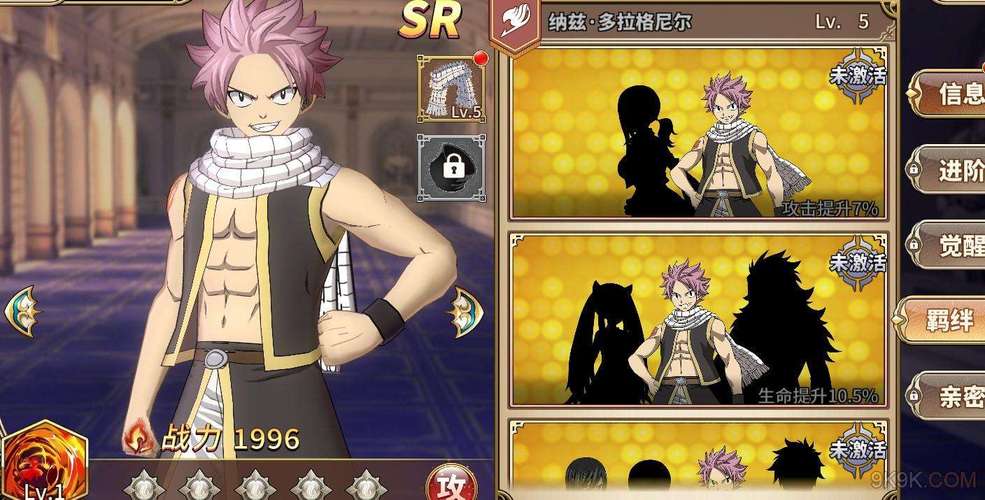Tap the locked equipment slot
Image resolution: width=985 pixels, height=500 pixels.
(x=450, y=168)
